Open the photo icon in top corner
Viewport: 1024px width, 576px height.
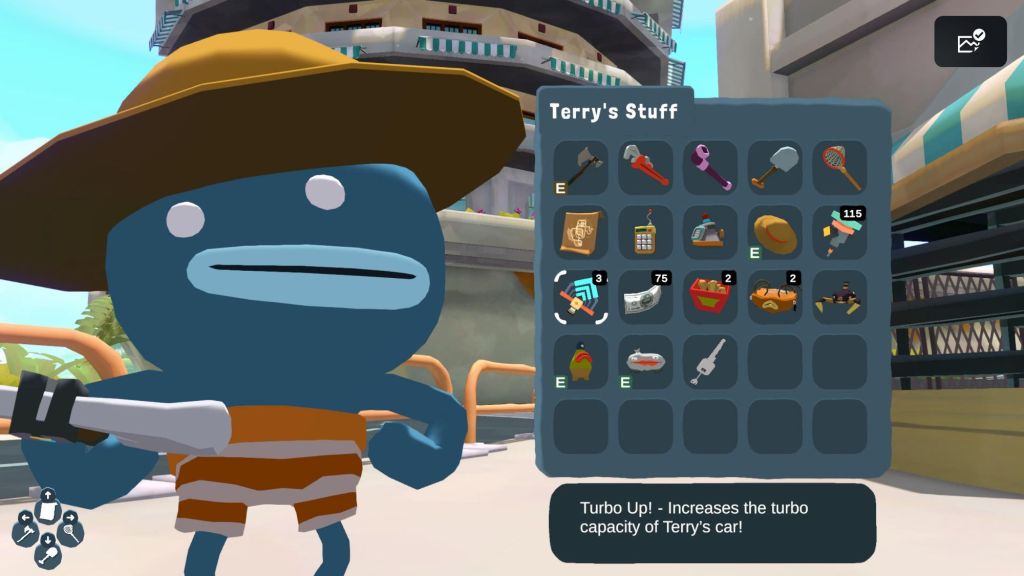(x=970, y=42)
